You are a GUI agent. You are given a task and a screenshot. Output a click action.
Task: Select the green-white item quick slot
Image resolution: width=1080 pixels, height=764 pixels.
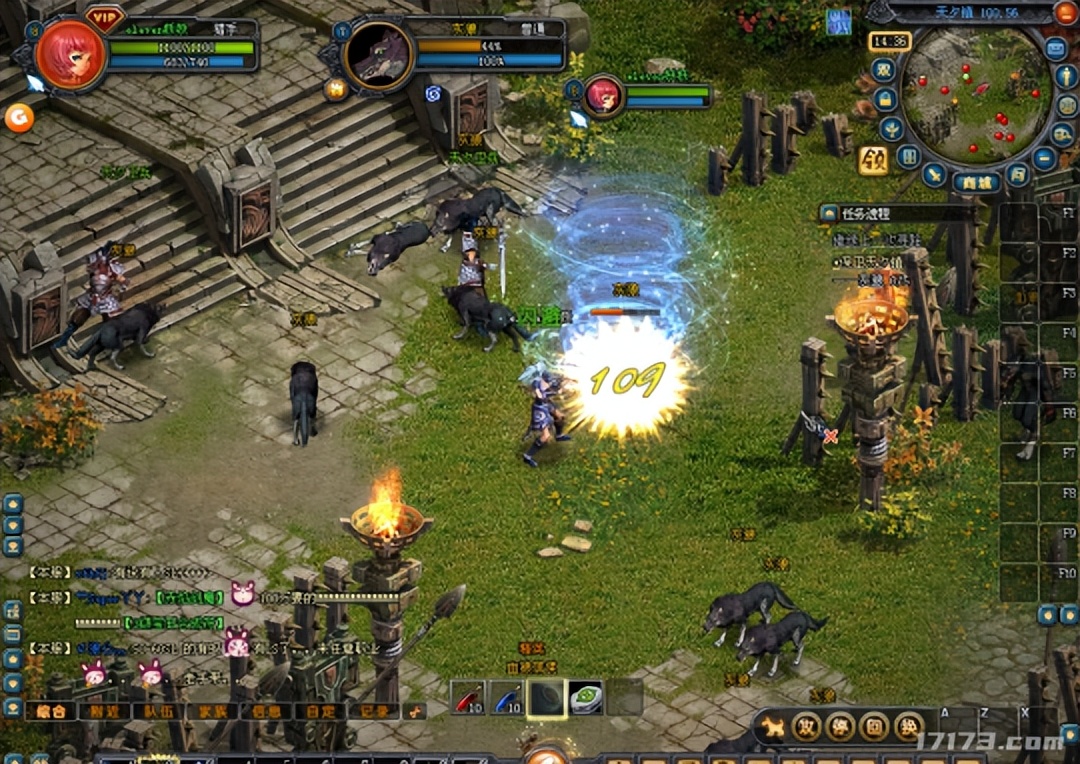(x=586, y=698)
